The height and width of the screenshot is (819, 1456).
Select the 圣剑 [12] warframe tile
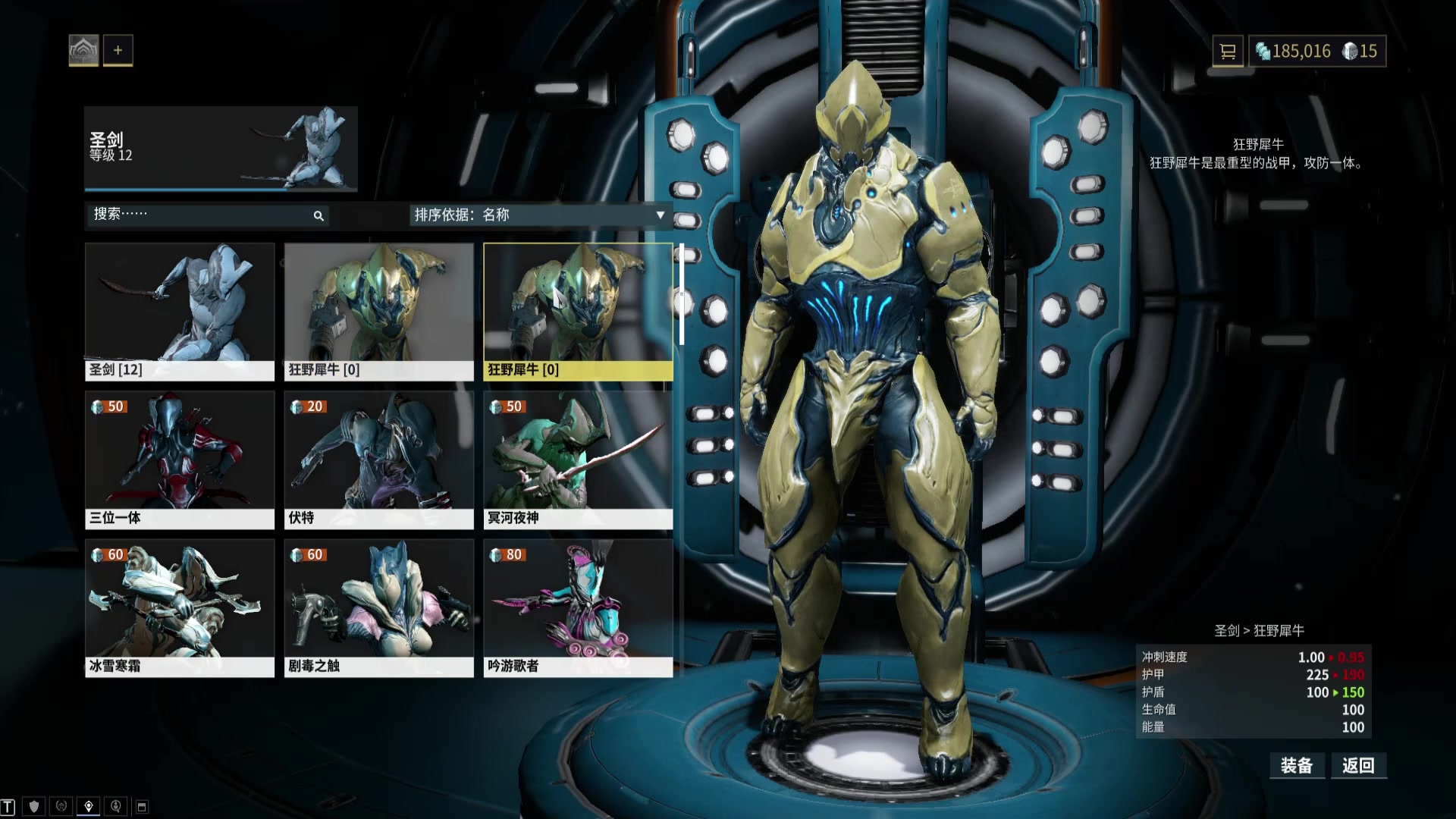pos(180,311)
